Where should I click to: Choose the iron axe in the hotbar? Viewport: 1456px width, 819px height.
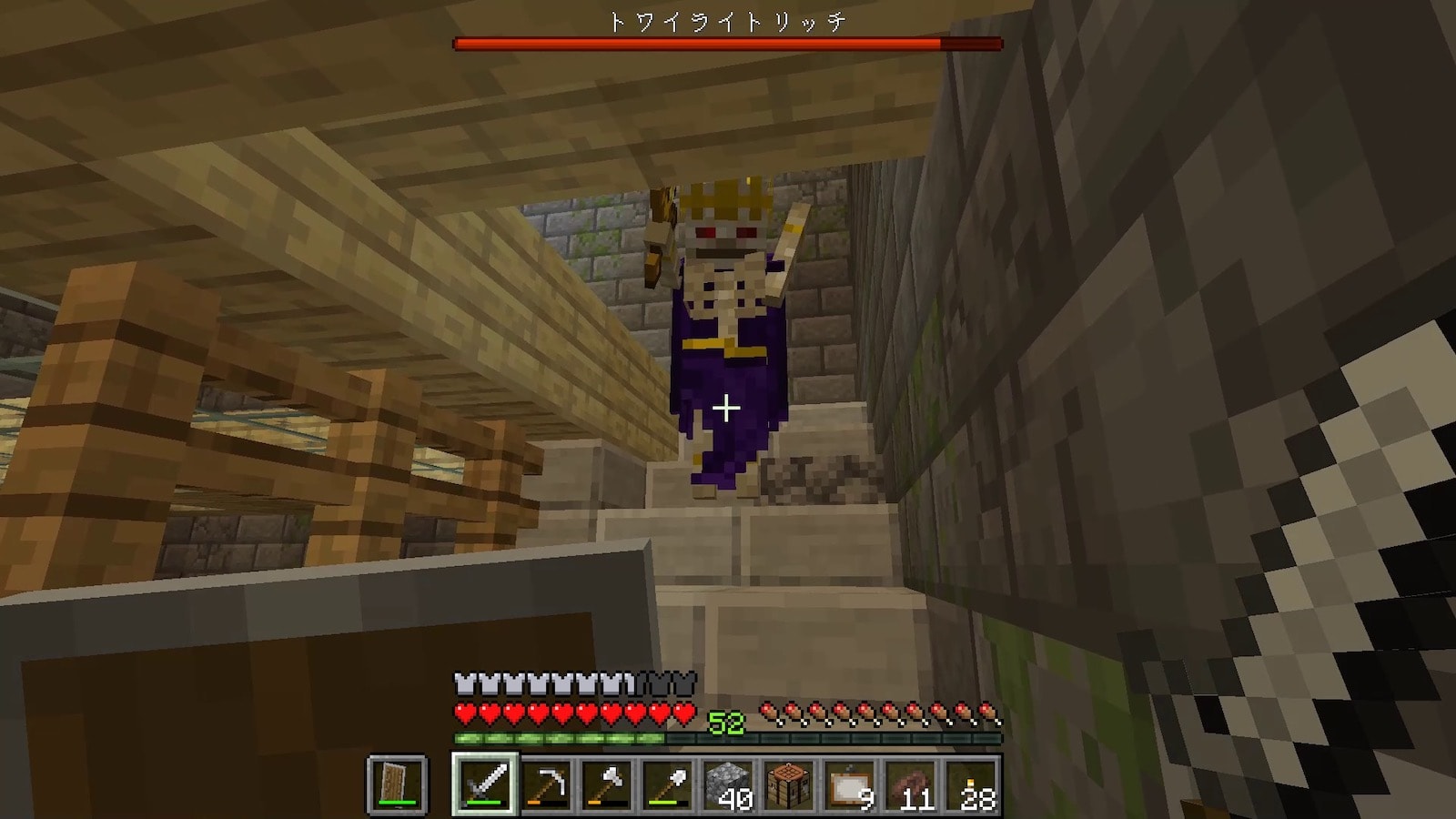(x=607, y=784)
